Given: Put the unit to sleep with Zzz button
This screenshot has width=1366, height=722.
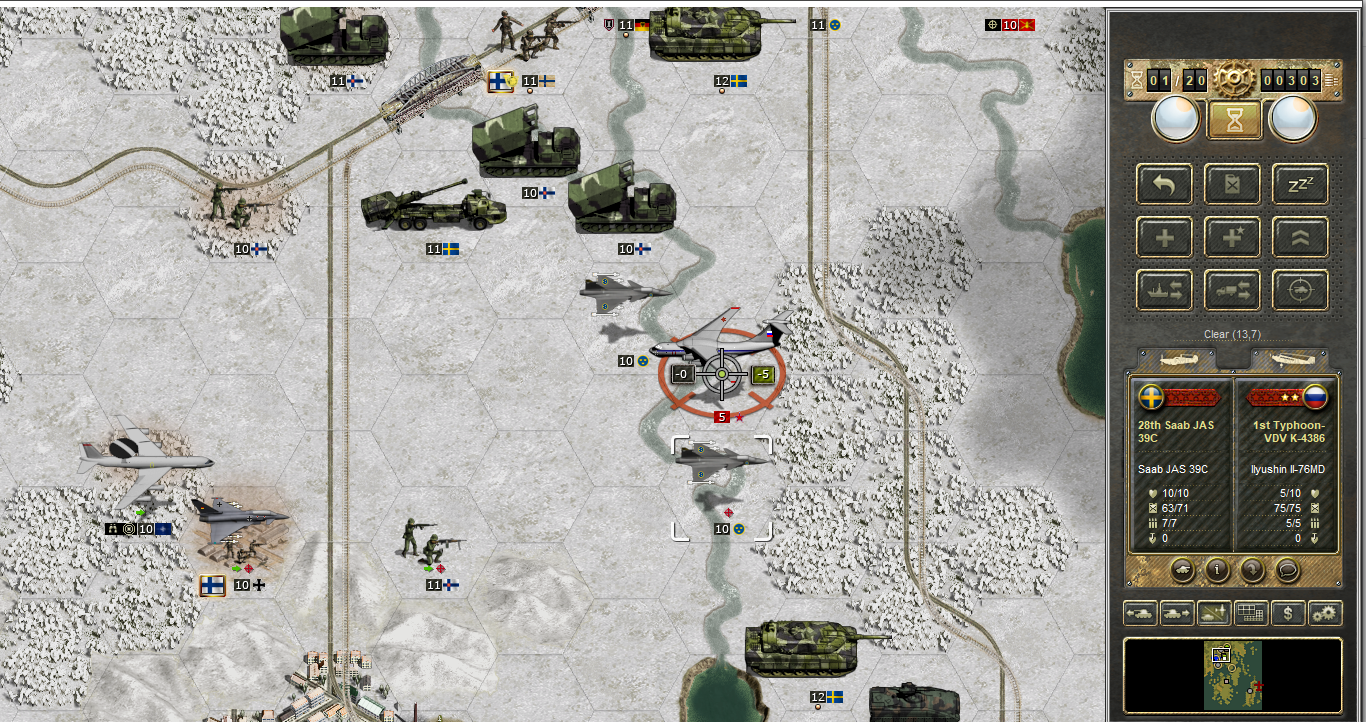Looking at the screenshot, I should coord(1300,184).
